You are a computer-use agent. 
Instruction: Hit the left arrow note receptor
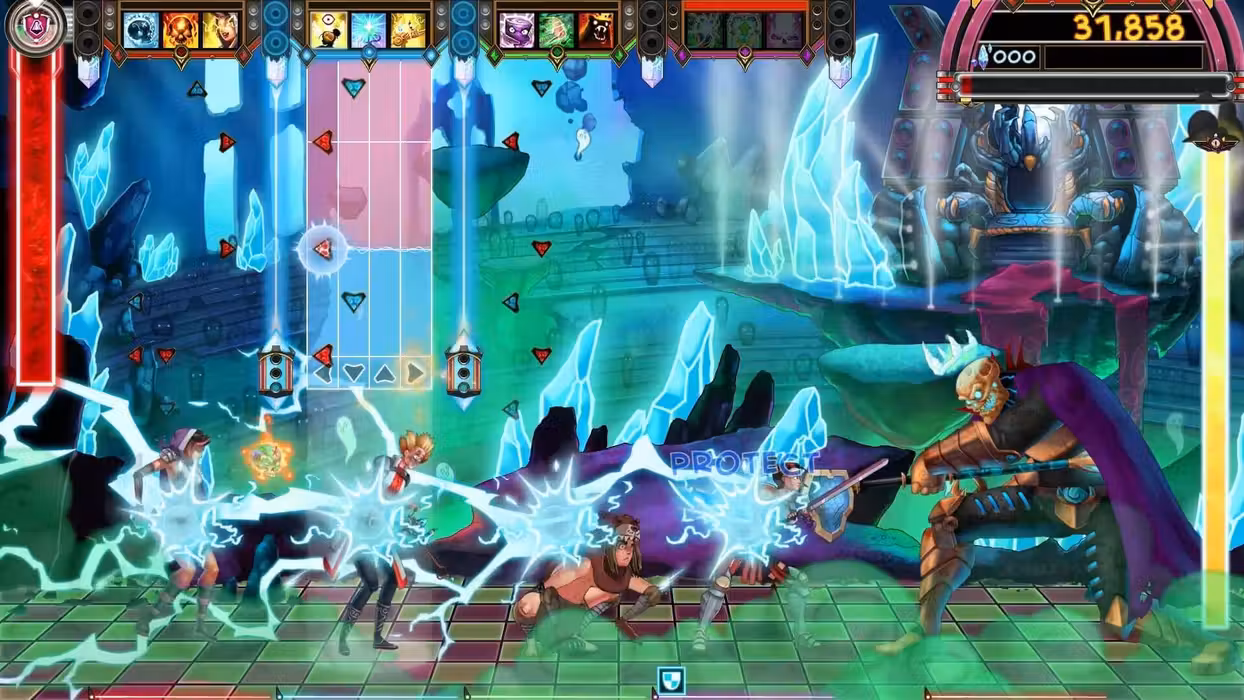[x=323, y=374]
